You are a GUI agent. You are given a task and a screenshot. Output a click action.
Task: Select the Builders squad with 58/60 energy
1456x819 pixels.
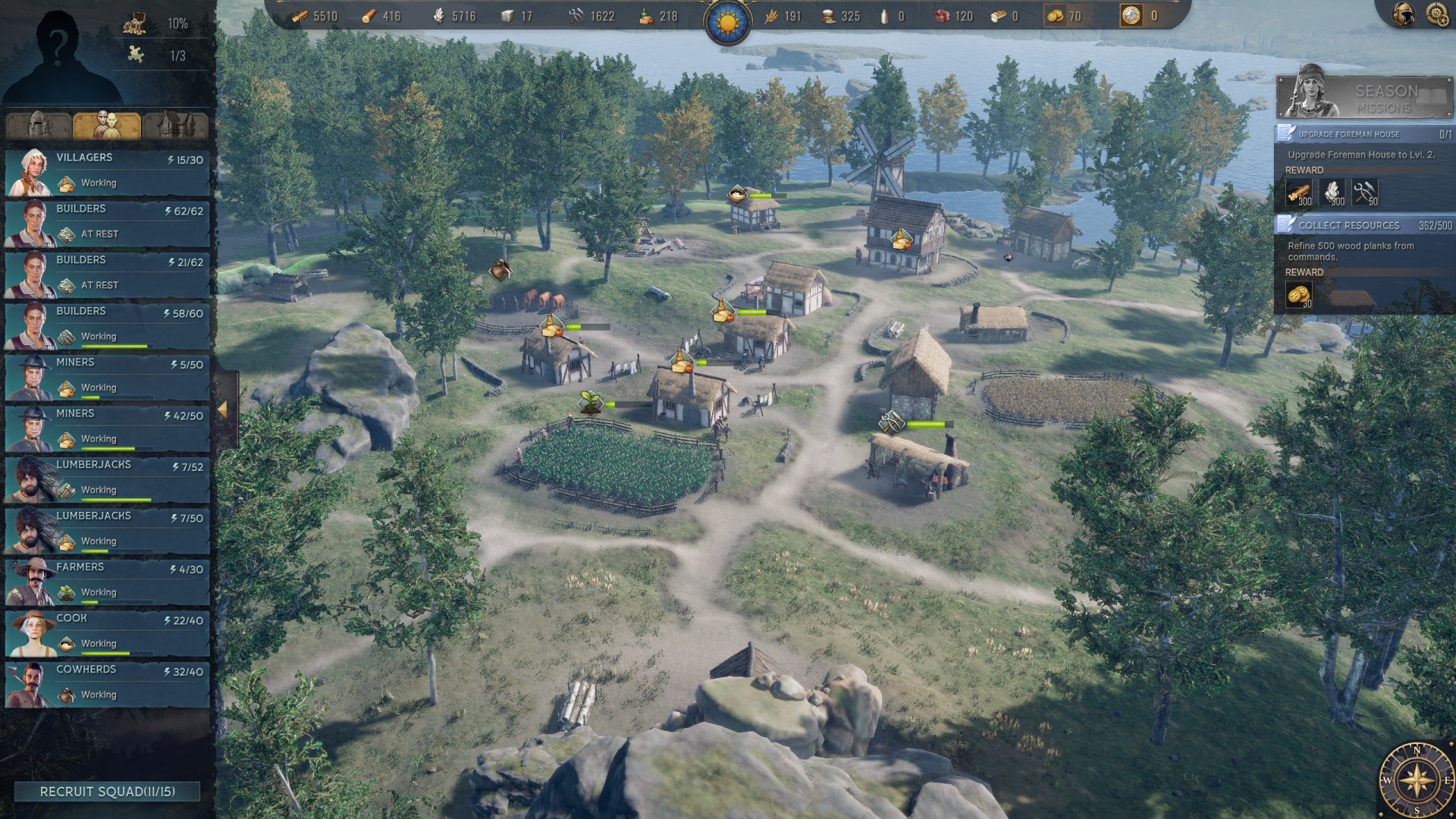click(x=108, y=325)
